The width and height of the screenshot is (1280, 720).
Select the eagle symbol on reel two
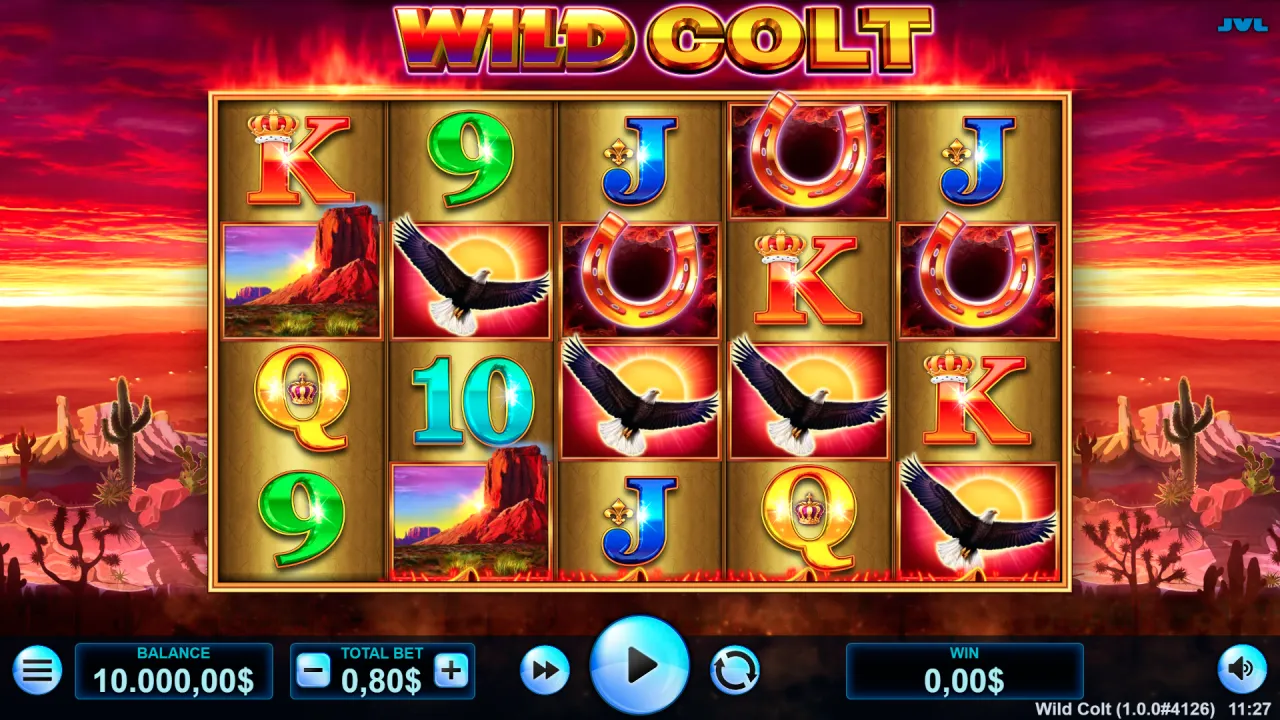pyautogui.click(x=472, y=281)
